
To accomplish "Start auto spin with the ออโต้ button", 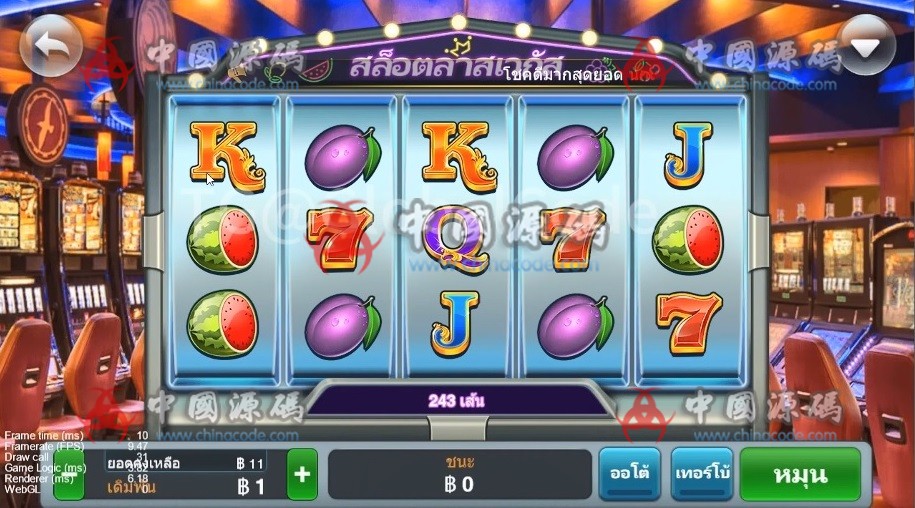I will [x=629, y=474].
